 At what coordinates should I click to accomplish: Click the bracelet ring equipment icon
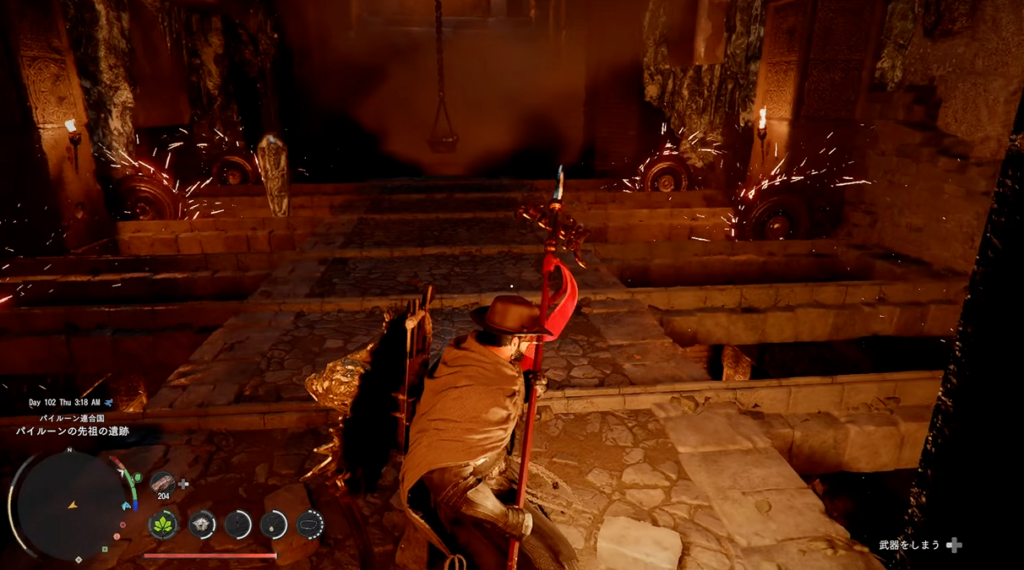(310, 523)
